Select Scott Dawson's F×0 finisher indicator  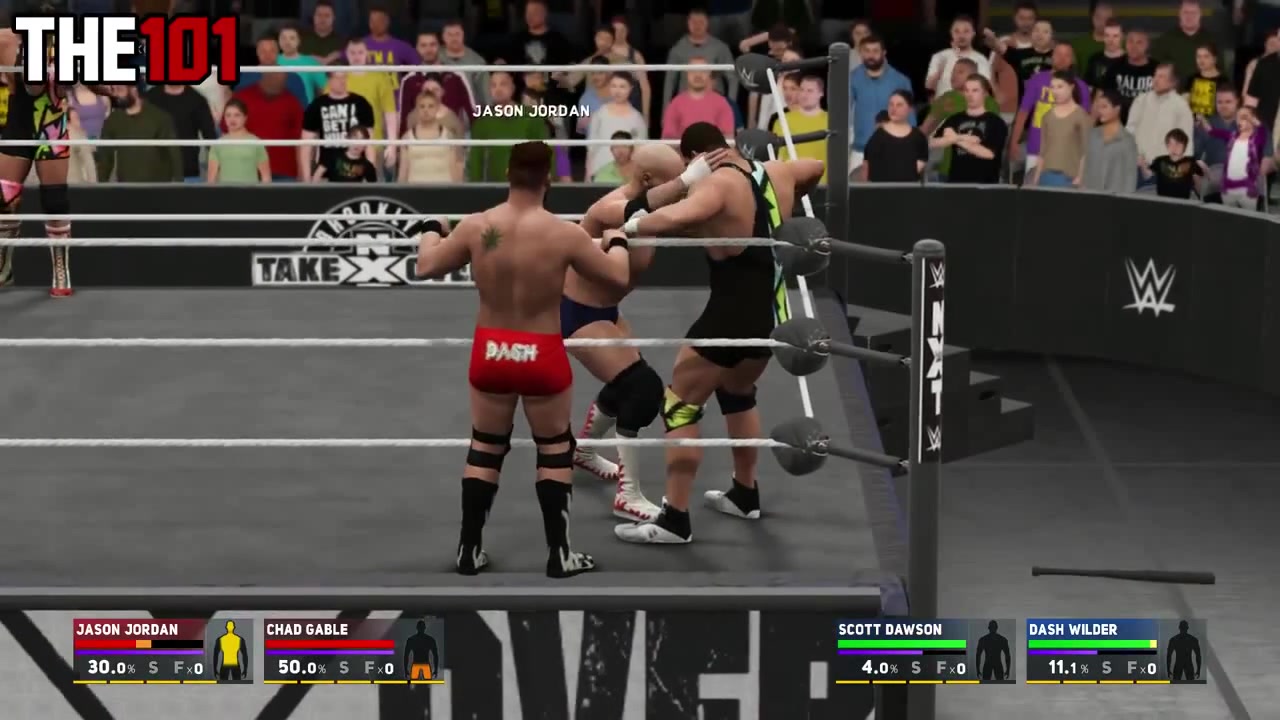point(953,668)
